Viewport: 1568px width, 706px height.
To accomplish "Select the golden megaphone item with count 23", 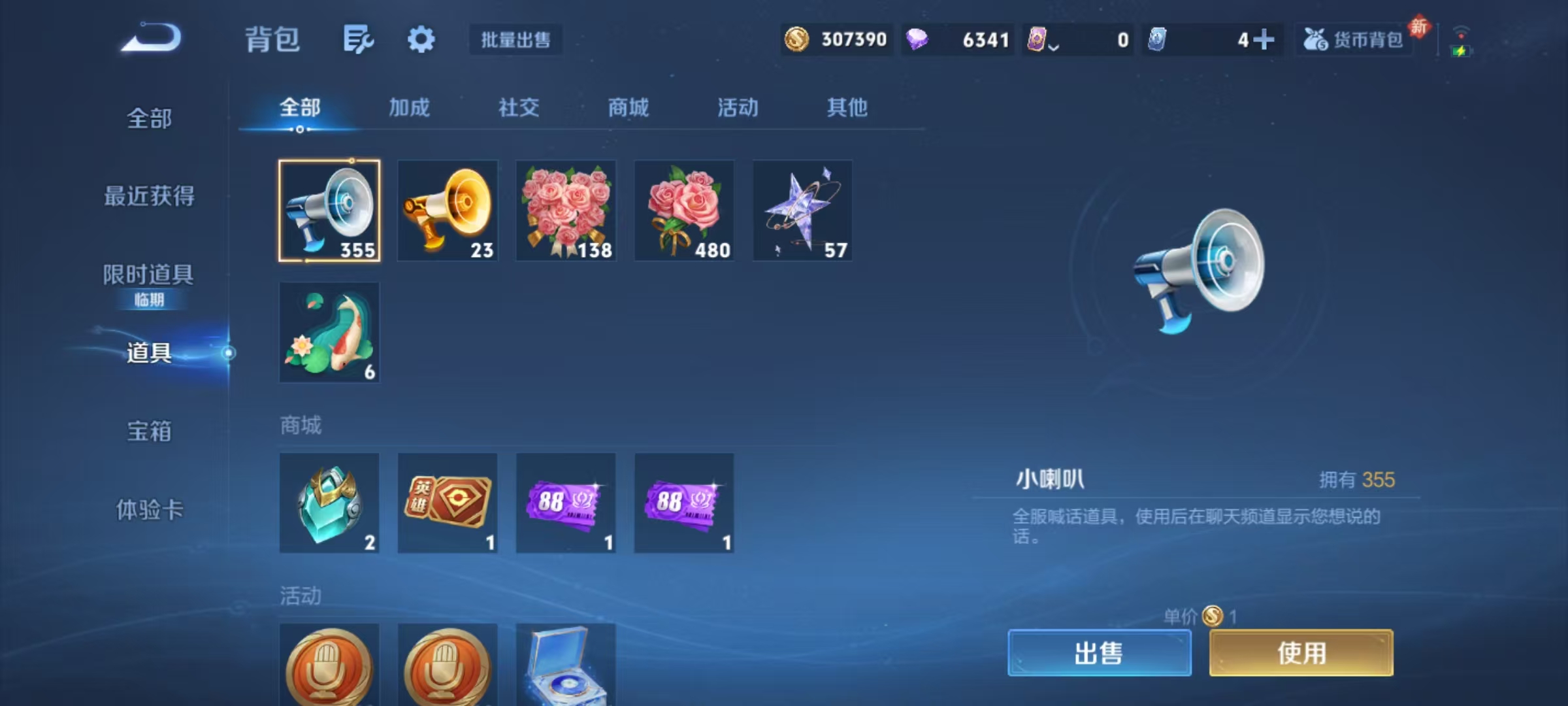I will pos(448,210).
